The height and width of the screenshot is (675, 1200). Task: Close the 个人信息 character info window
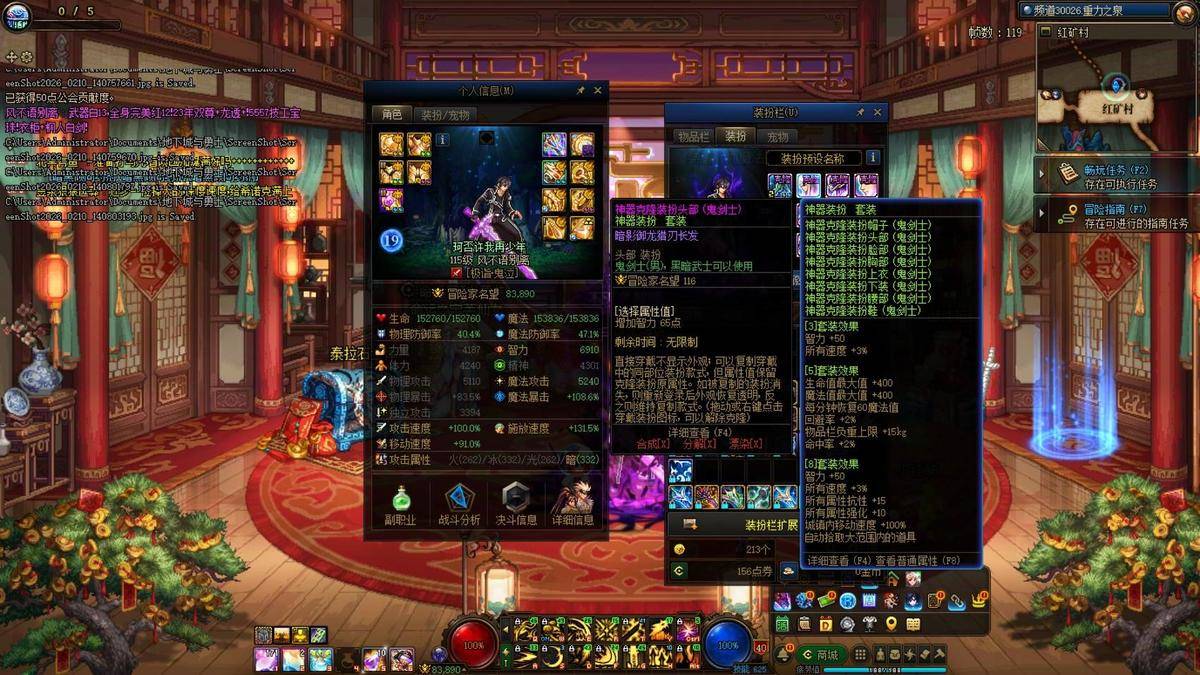pos(598,91)
